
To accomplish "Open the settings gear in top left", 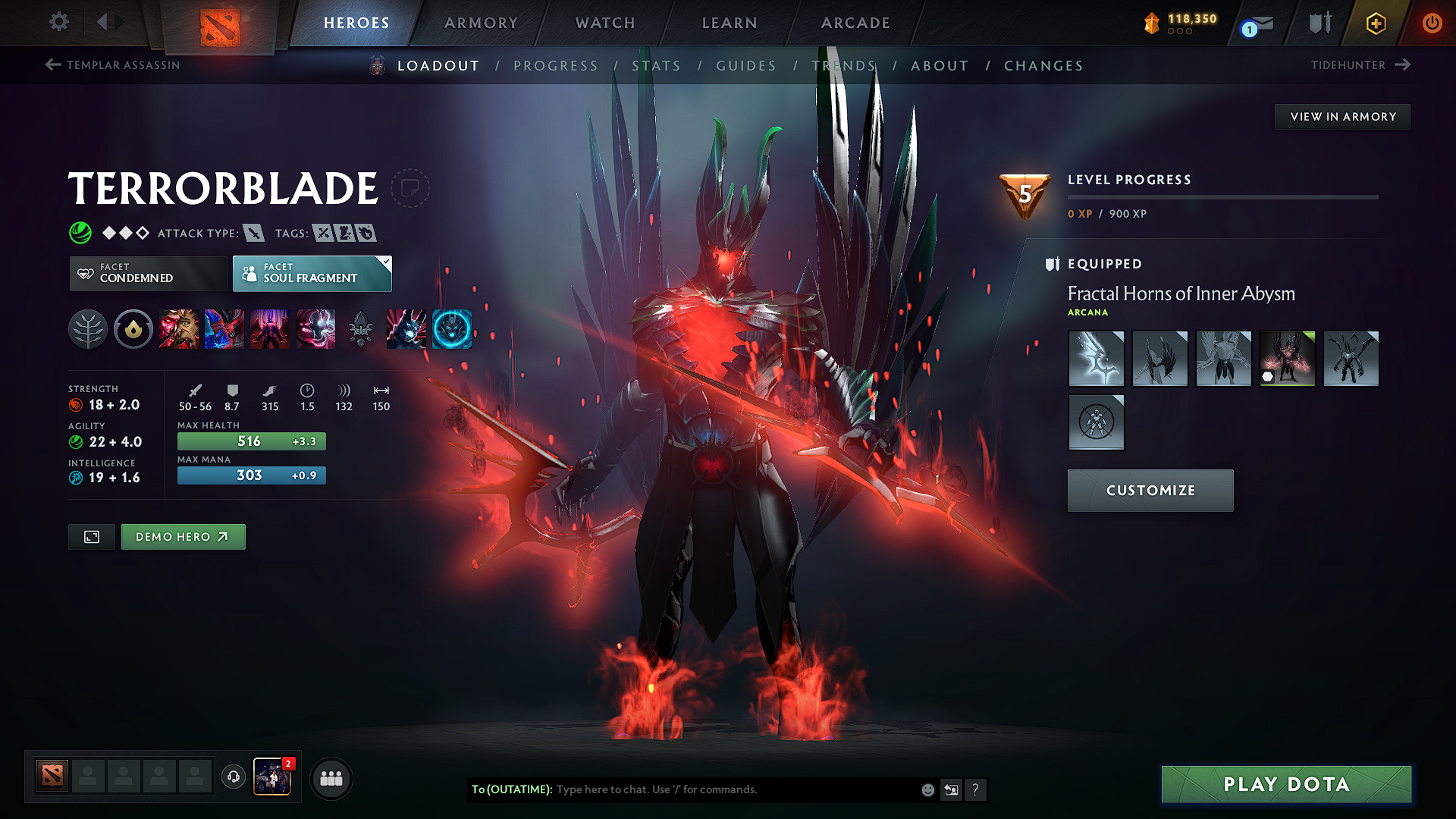I will click(x=58, y=22).
